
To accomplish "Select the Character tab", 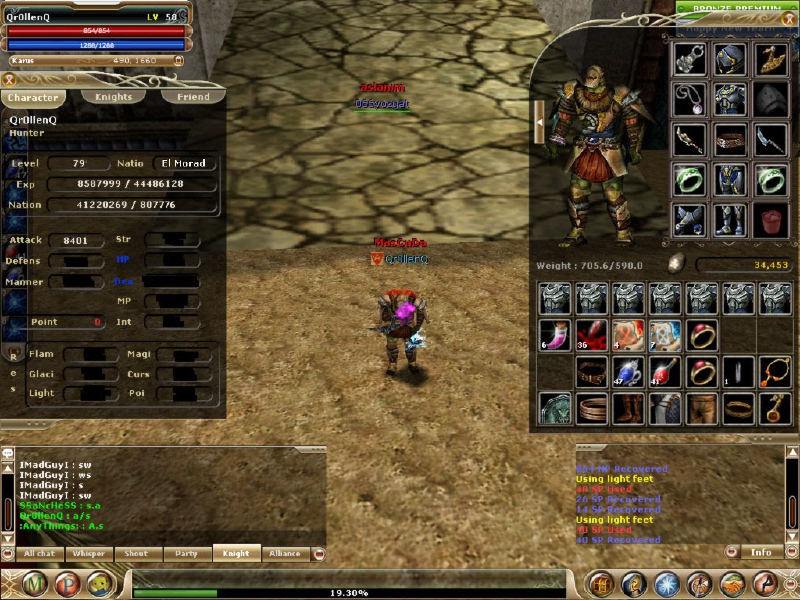I will pyautogui.click(x=33, y=98).
